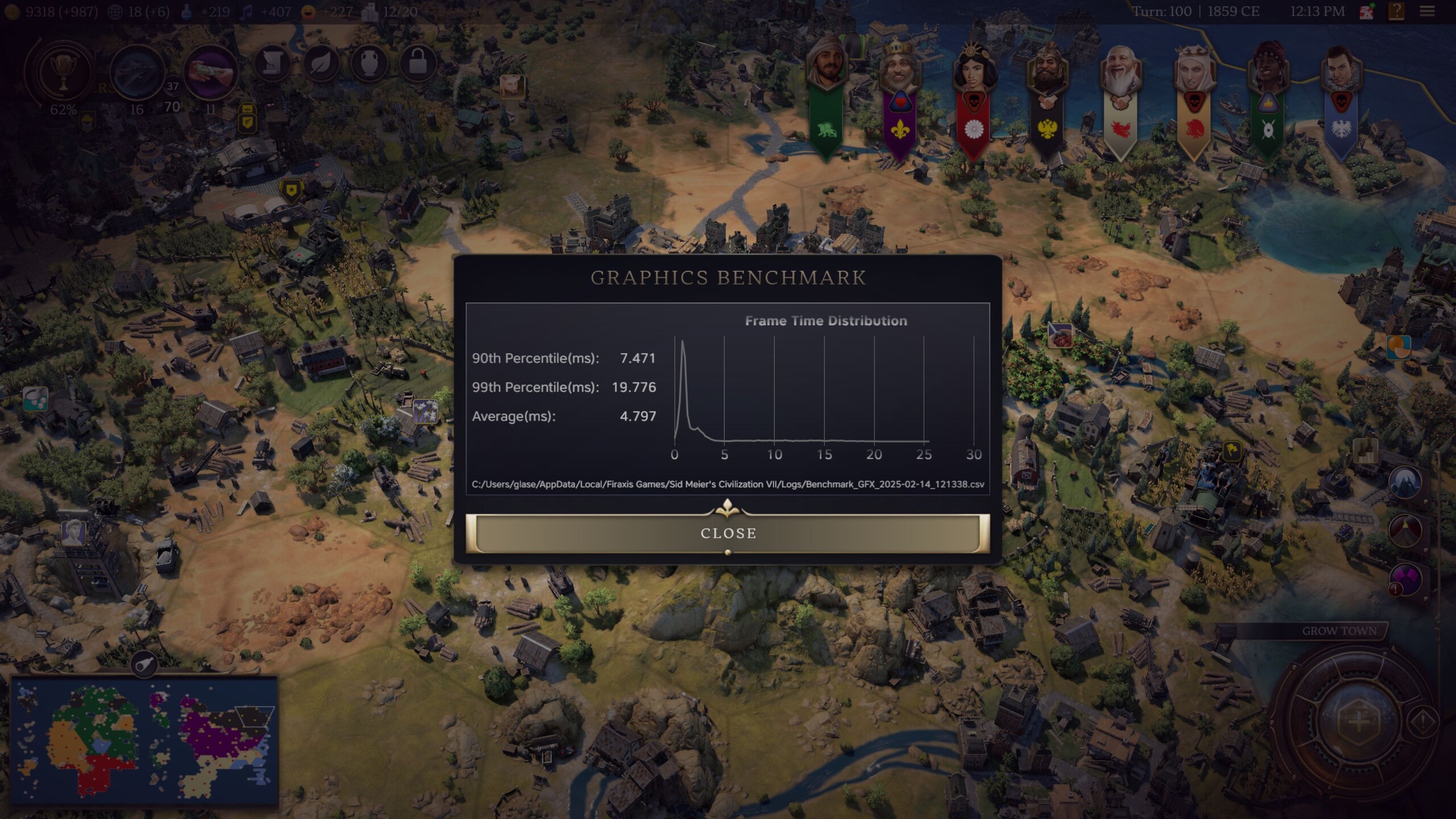The height and width of the screenshot is (819, 1456).
Task: Click the gold coin treasury icon
Action: click(13, 10)
